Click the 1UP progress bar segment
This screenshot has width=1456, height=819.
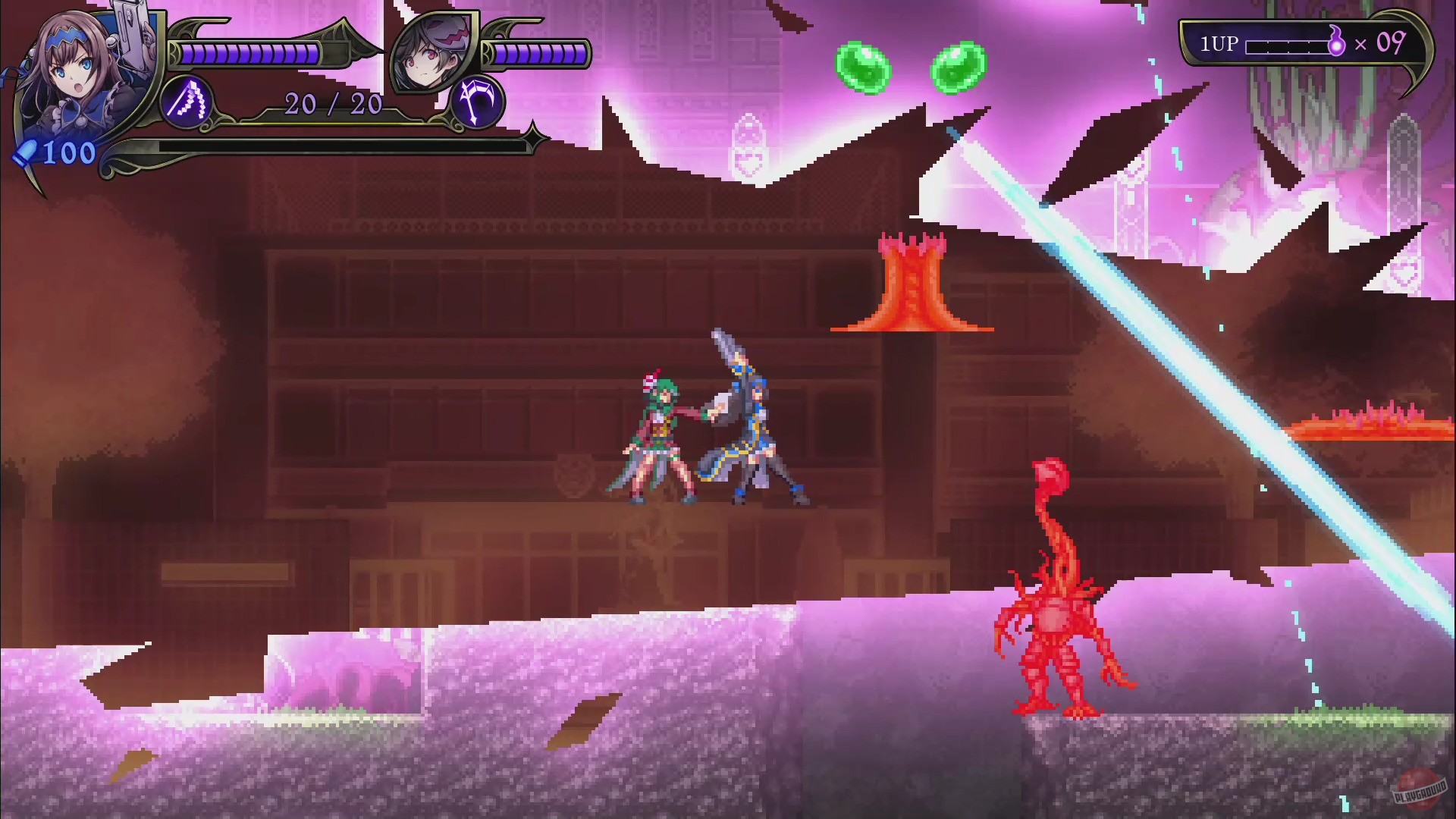tap(1289, 43)
